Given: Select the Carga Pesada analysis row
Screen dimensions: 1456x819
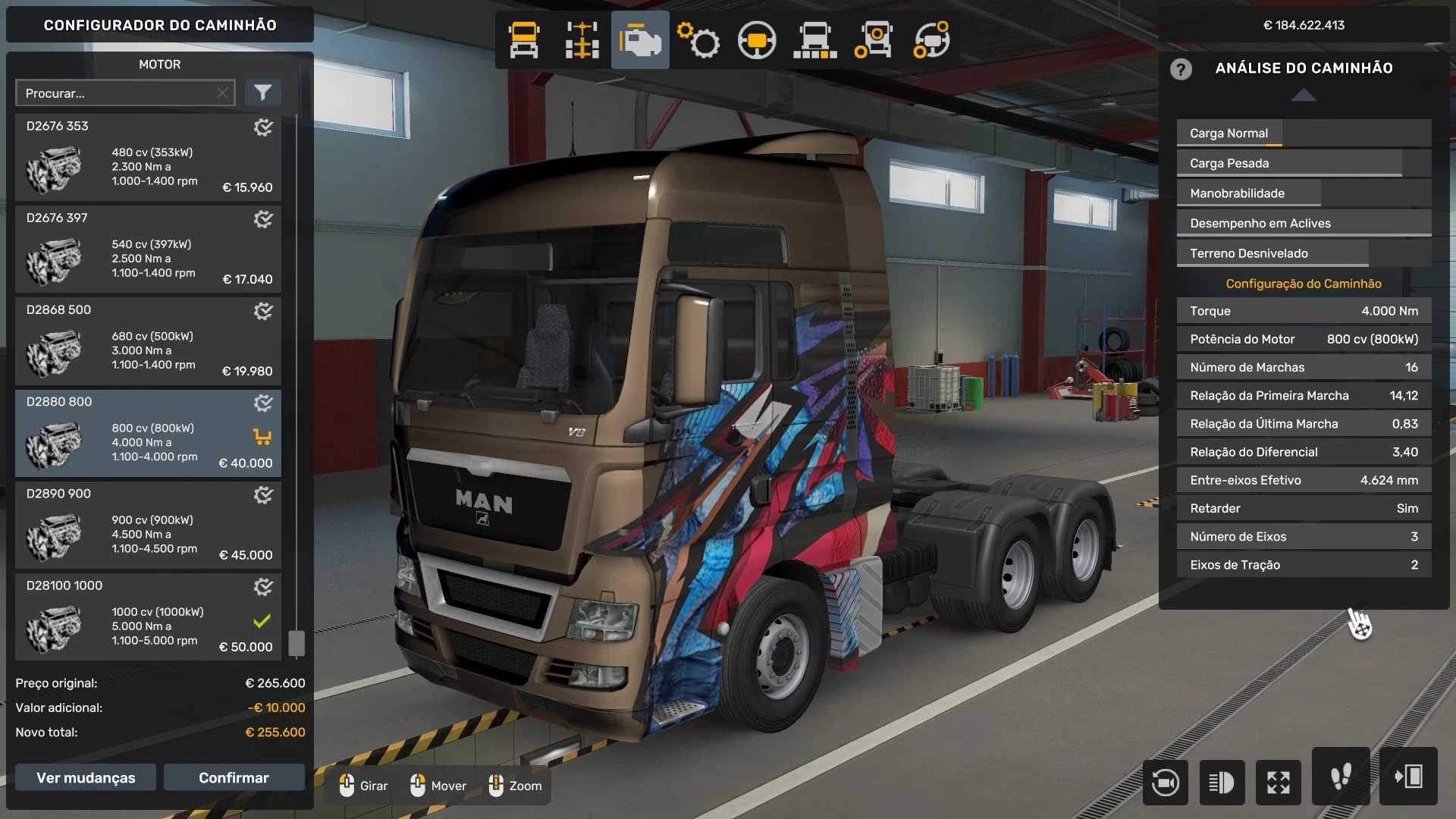Looking at the screenshot, I should [1304, 163].
